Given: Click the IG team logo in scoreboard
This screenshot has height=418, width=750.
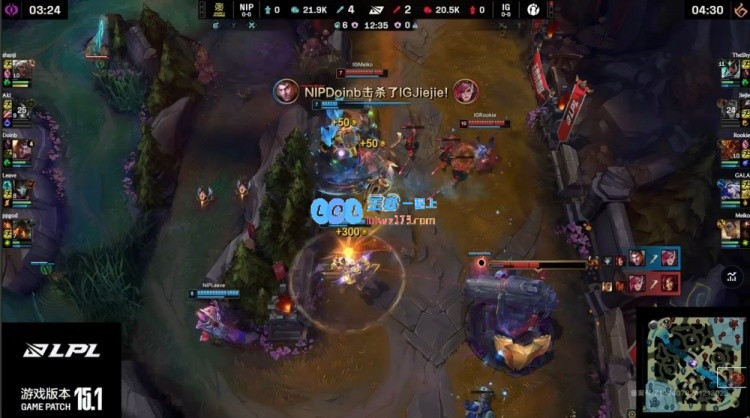Looking at the screenshot, I should click(535, 9).
